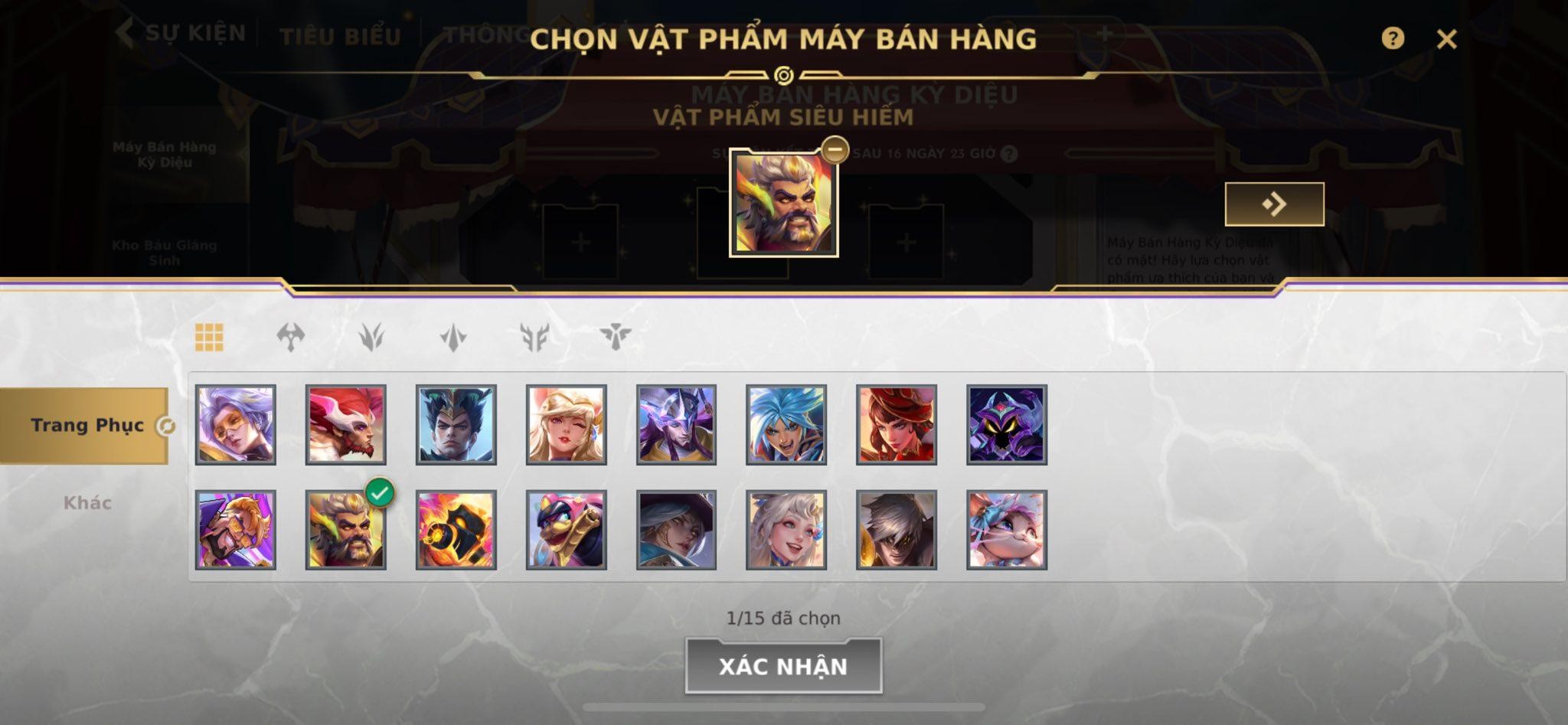
Task: Click the gold arrow next button
Action: pos(1274,204)
